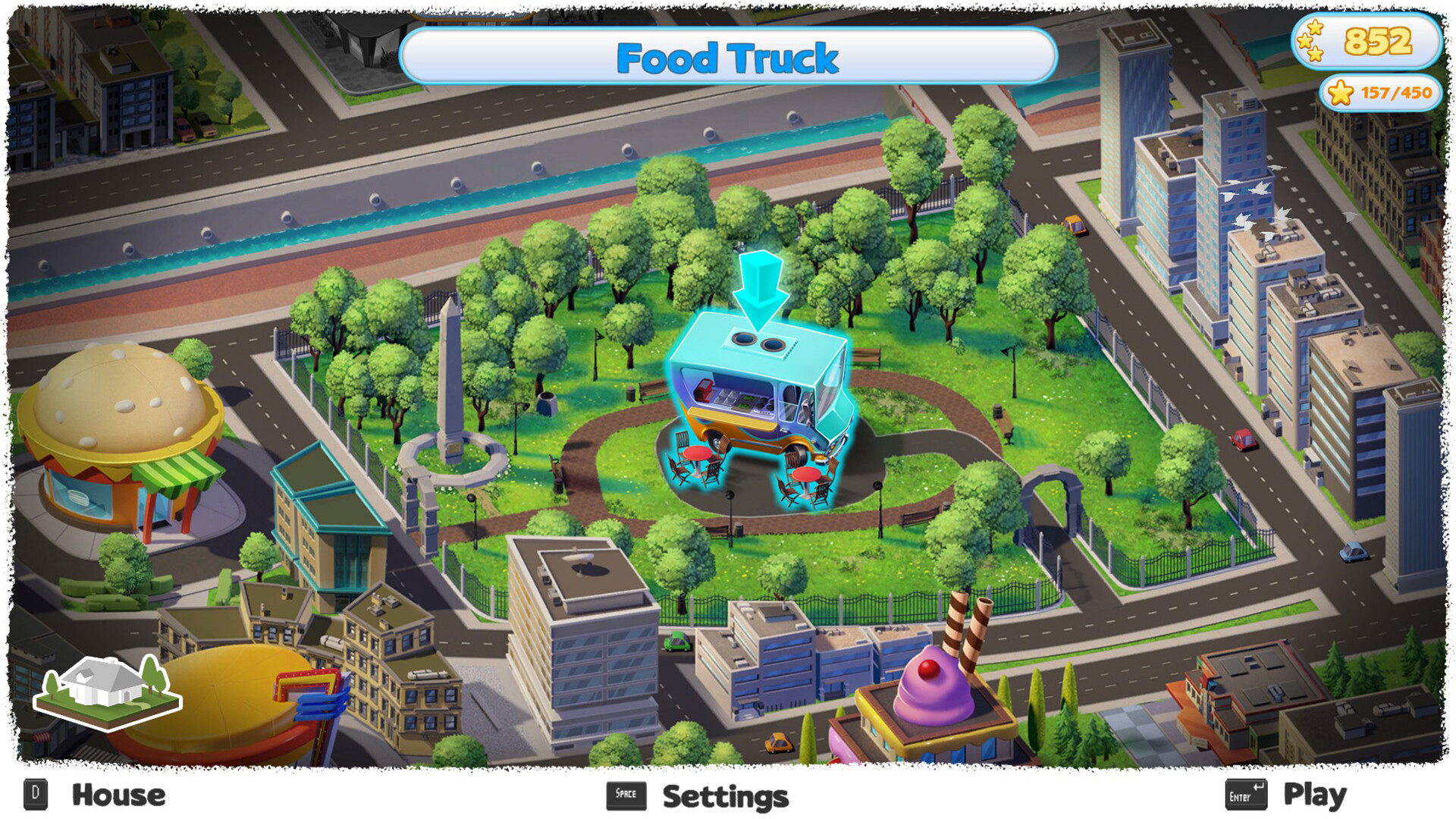
Task: Click the 157/450 star progress indicator
Action: (1379, 94)
